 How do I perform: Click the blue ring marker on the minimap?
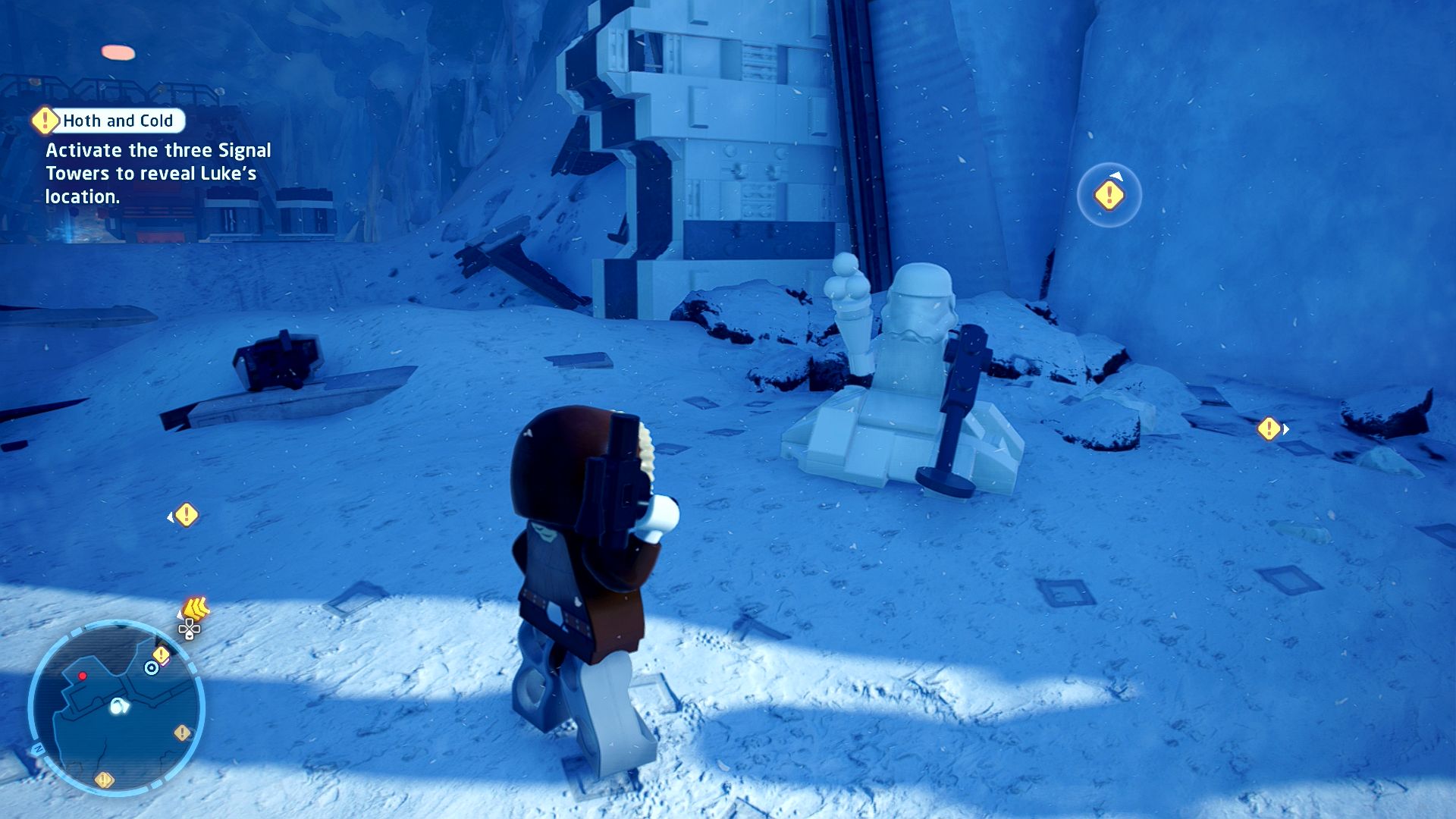(x=152, y=667)
